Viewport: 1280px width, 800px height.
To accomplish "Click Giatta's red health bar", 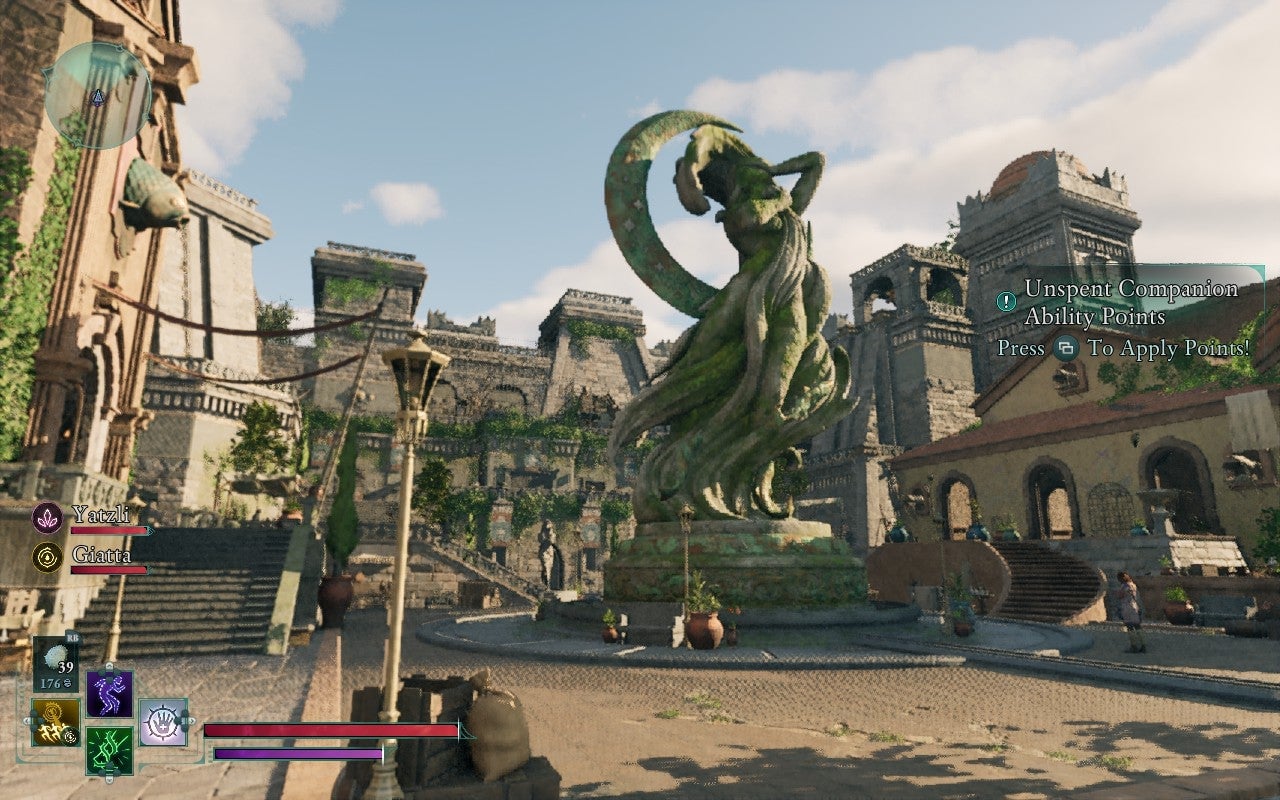I will point(108,570).
